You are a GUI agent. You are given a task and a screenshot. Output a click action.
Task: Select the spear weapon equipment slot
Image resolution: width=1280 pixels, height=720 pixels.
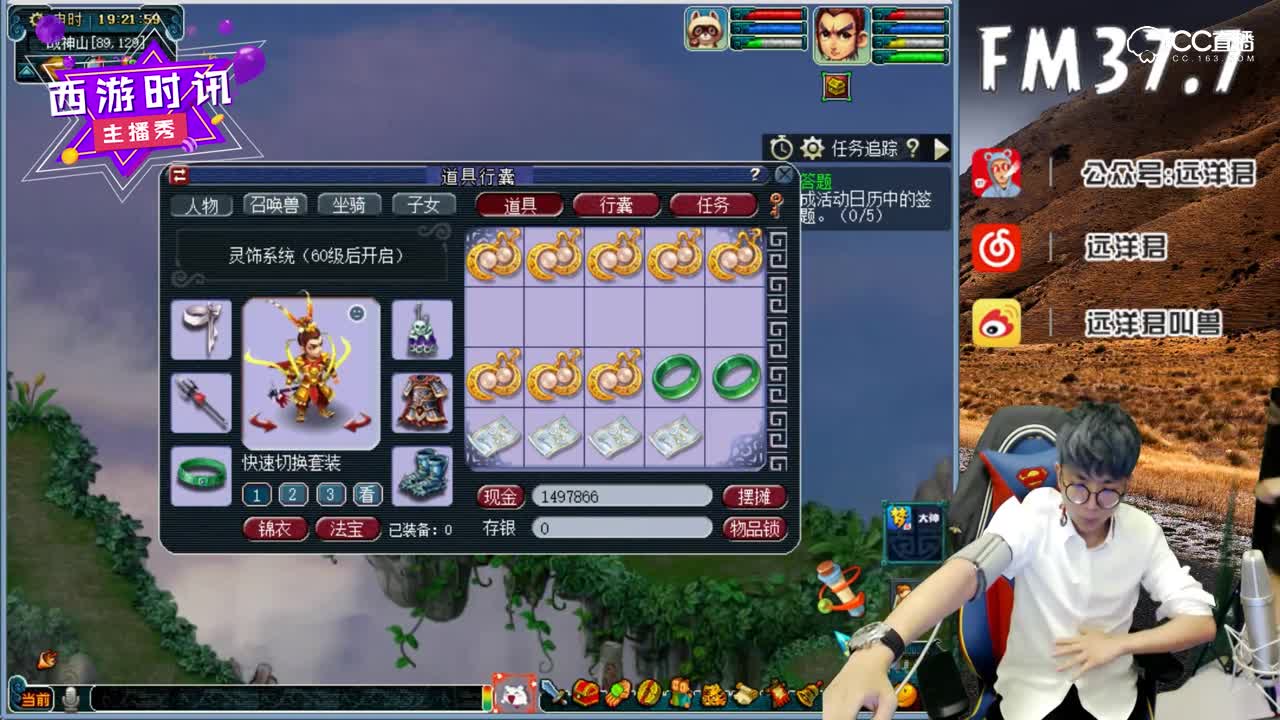[201, 400]
